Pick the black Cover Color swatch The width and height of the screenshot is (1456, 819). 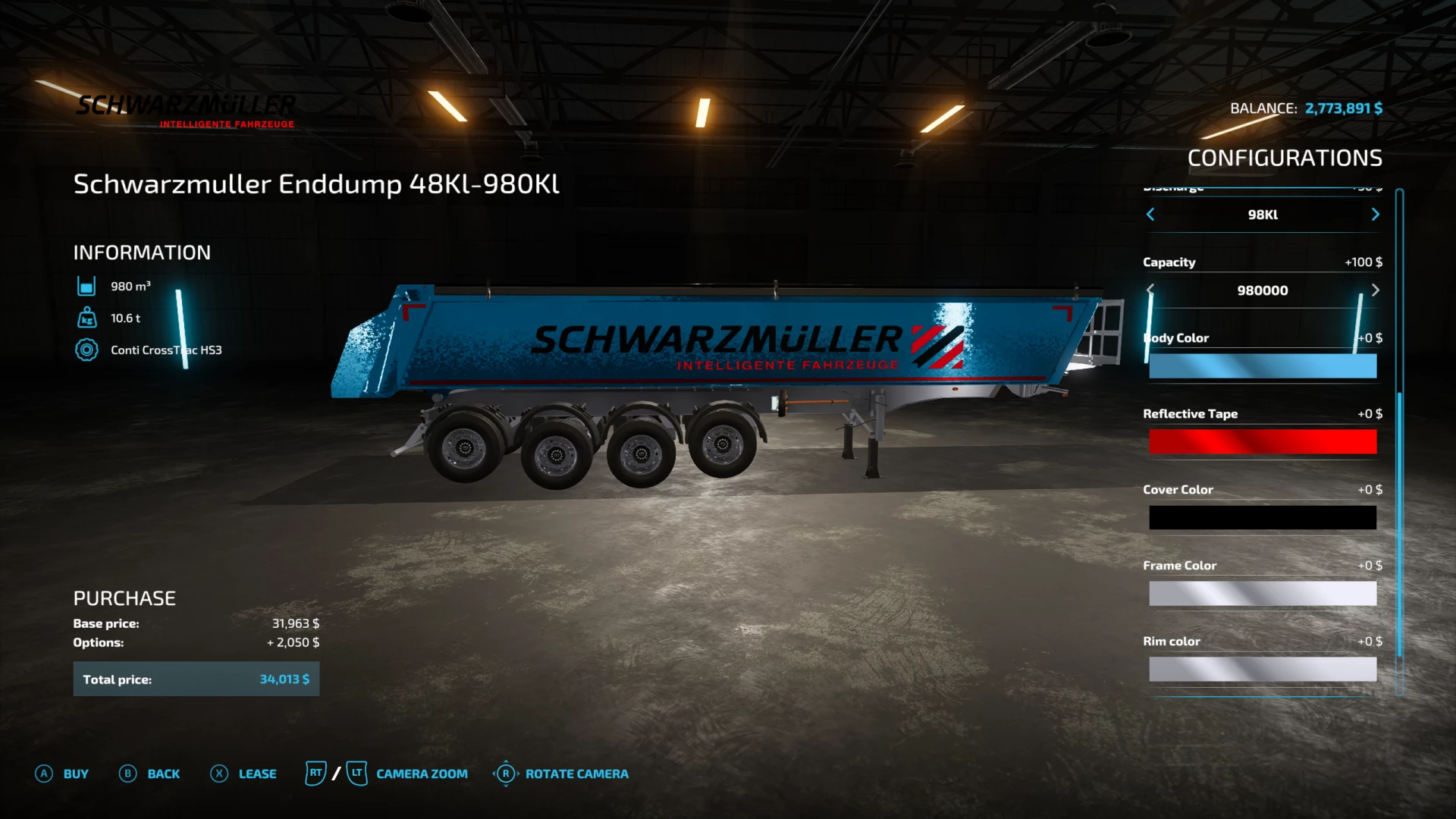[x=1263, y=517]
